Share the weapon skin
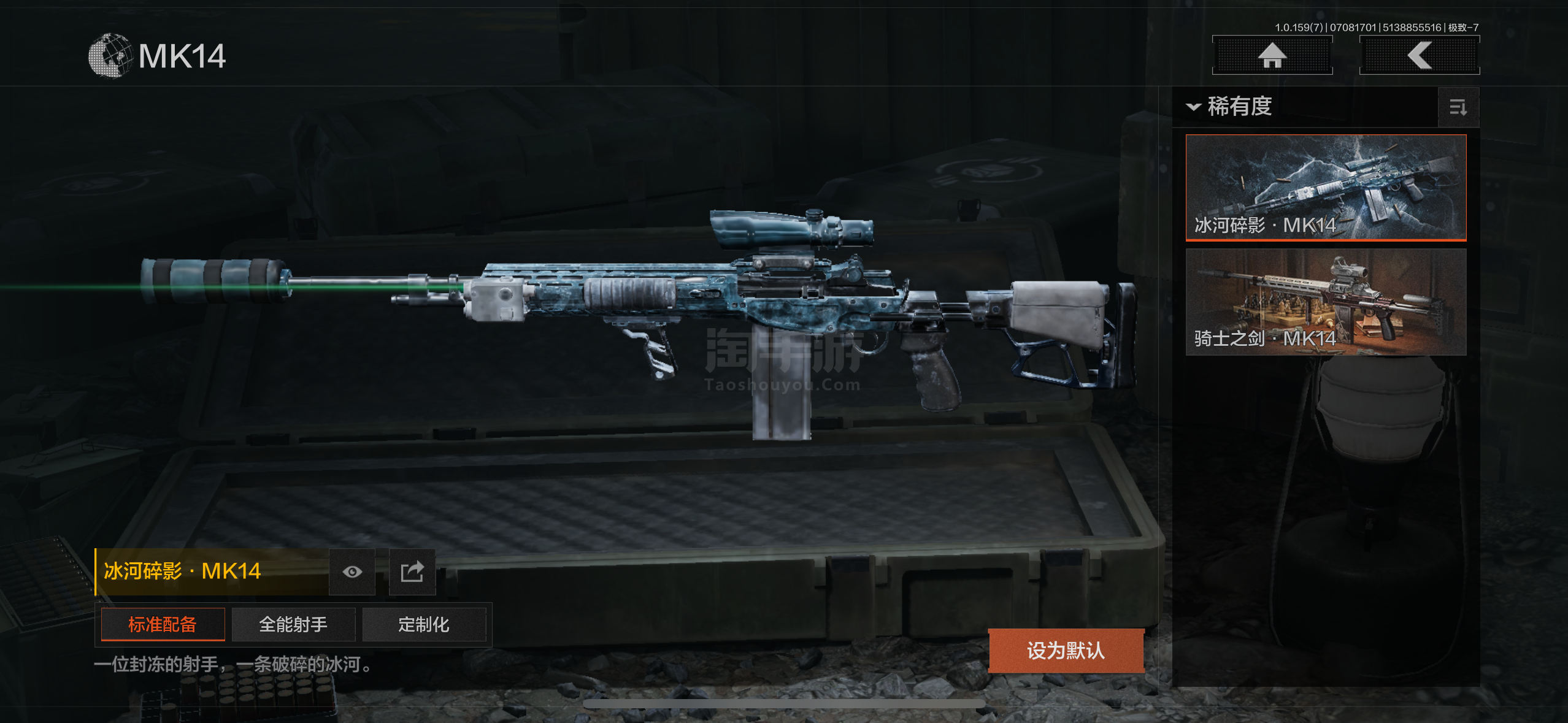Image resolution: width=1568 pixels, height=723 pixels. (412, 572)
